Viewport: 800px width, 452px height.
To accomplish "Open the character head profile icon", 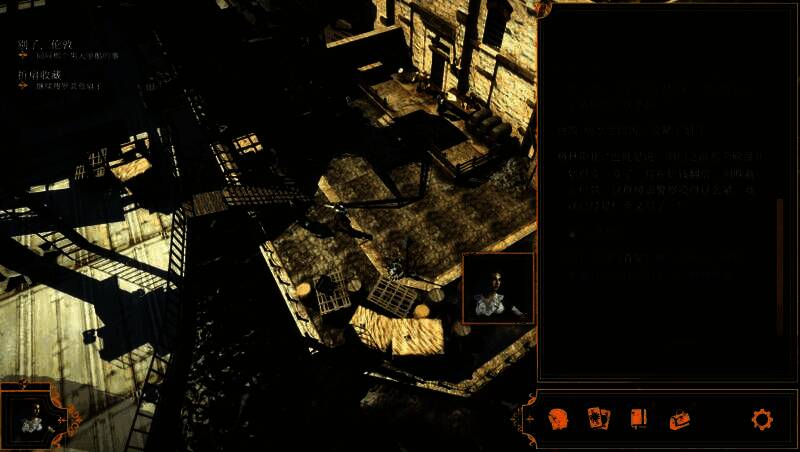I will (558, 419).
